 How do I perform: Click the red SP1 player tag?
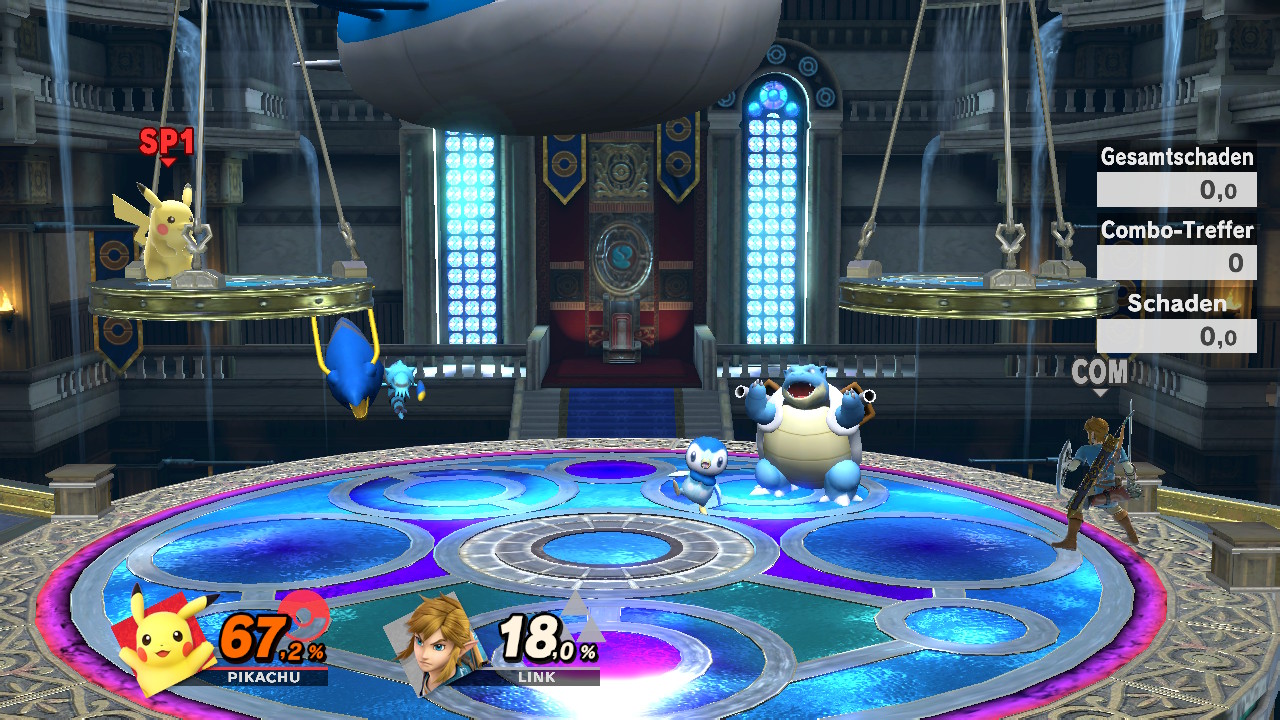(x=166, y=143)
